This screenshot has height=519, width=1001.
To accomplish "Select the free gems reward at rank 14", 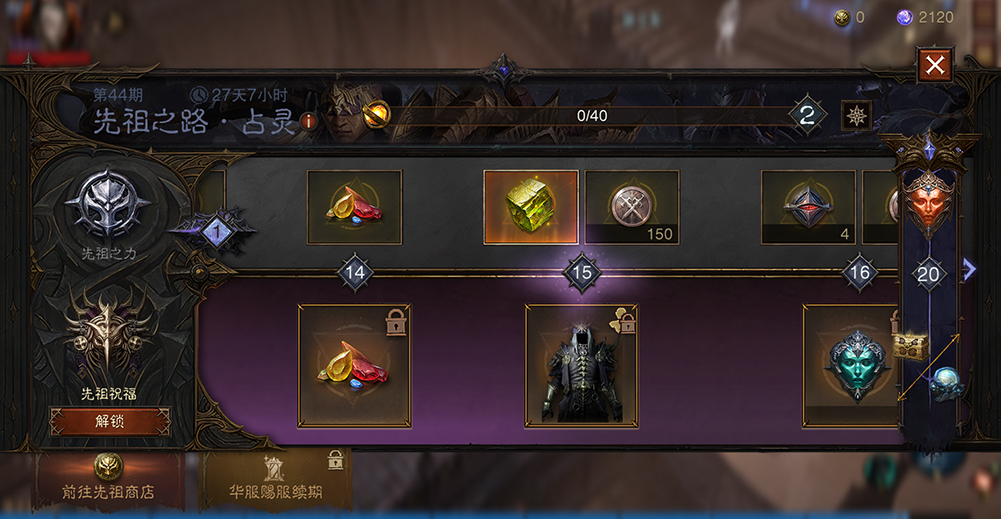I will click(354, 207).
